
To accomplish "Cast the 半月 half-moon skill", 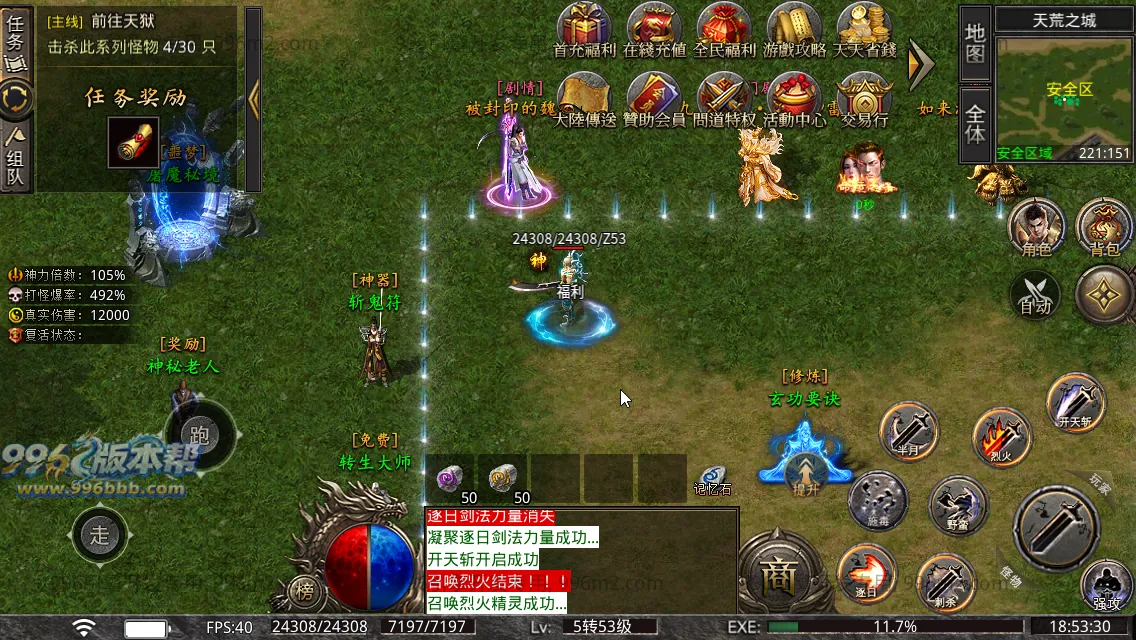I will pos(909,432).
